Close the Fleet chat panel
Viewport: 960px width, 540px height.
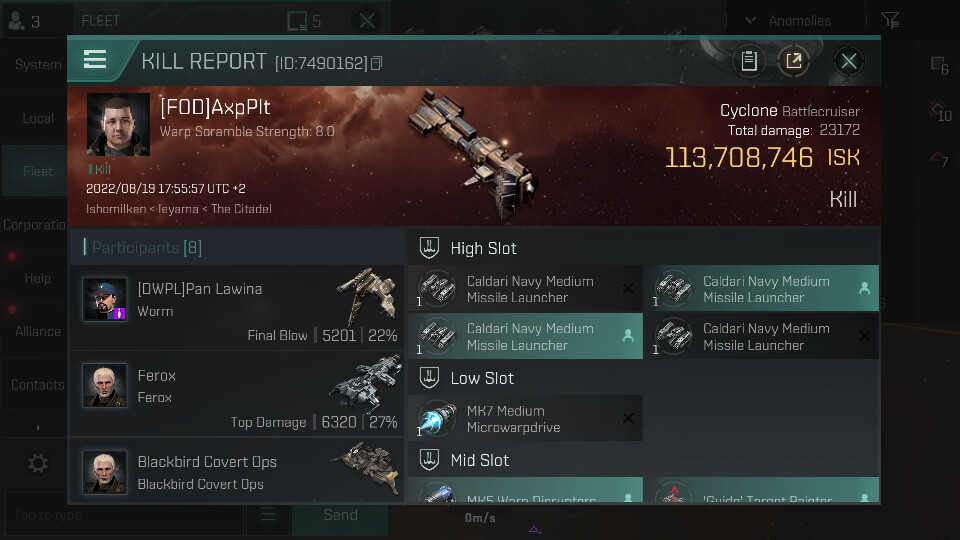coord(367,20)
